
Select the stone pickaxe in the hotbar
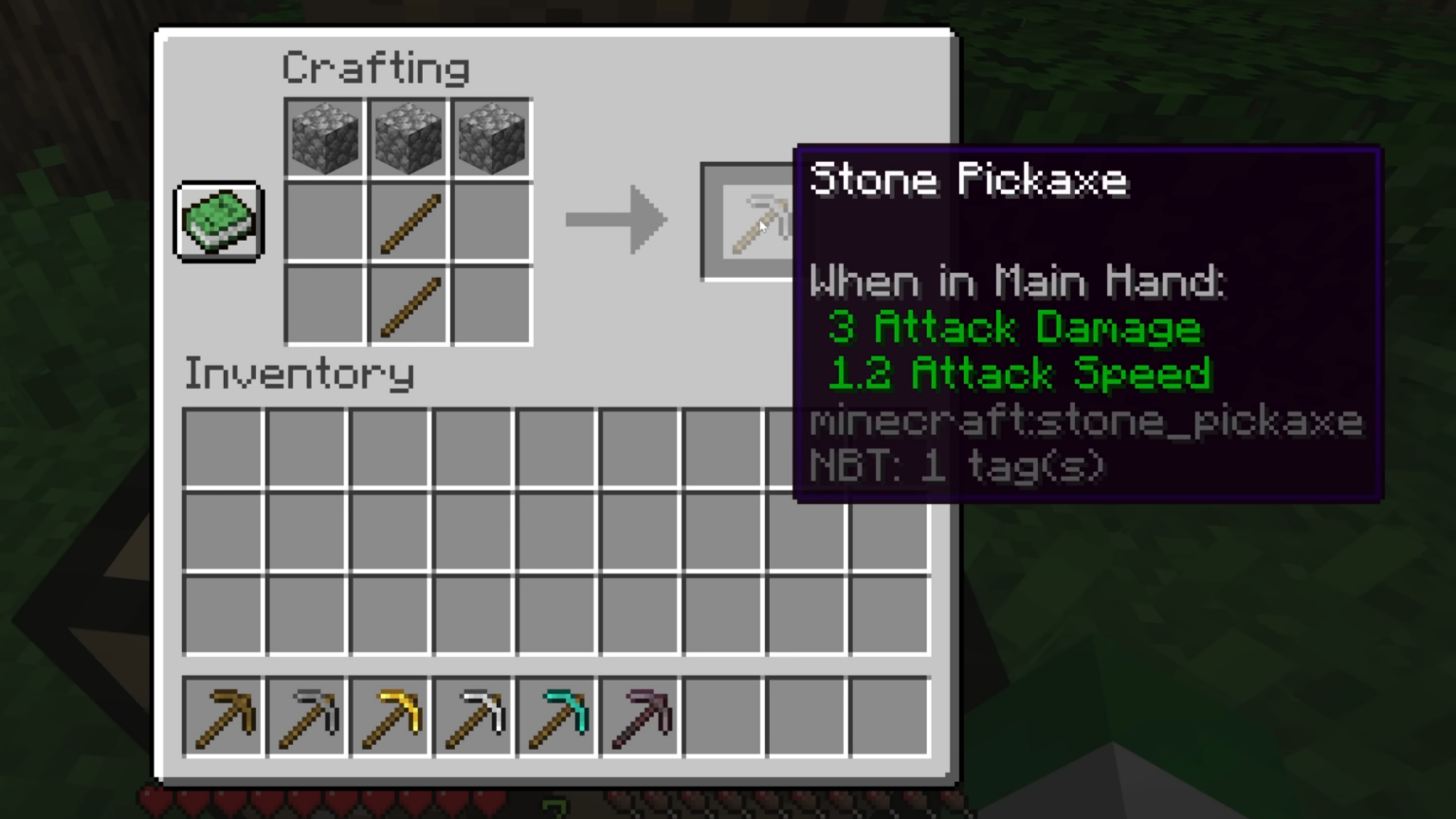[305, 716]
